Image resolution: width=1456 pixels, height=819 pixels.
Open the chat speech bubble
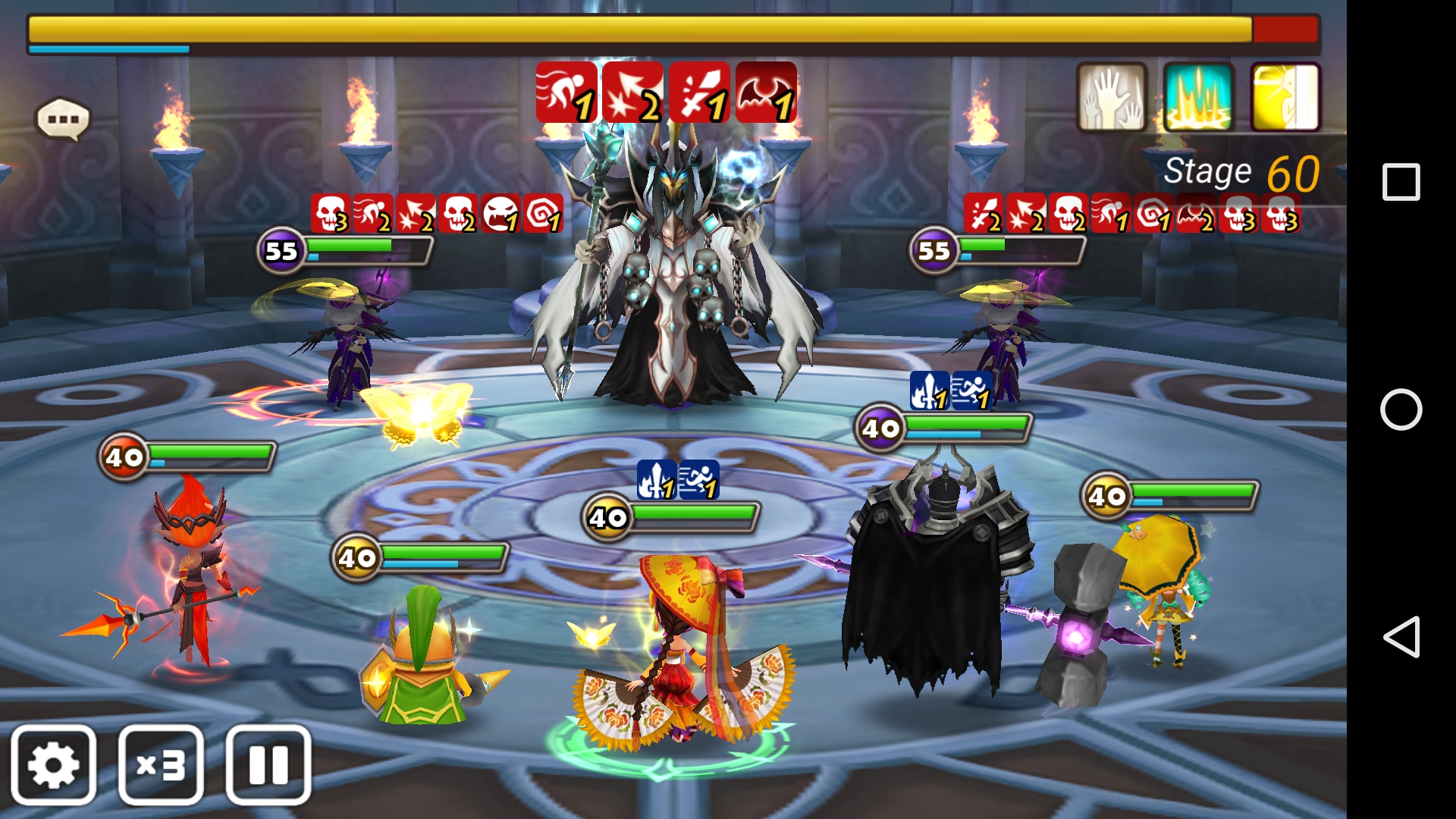coord(63,119)
